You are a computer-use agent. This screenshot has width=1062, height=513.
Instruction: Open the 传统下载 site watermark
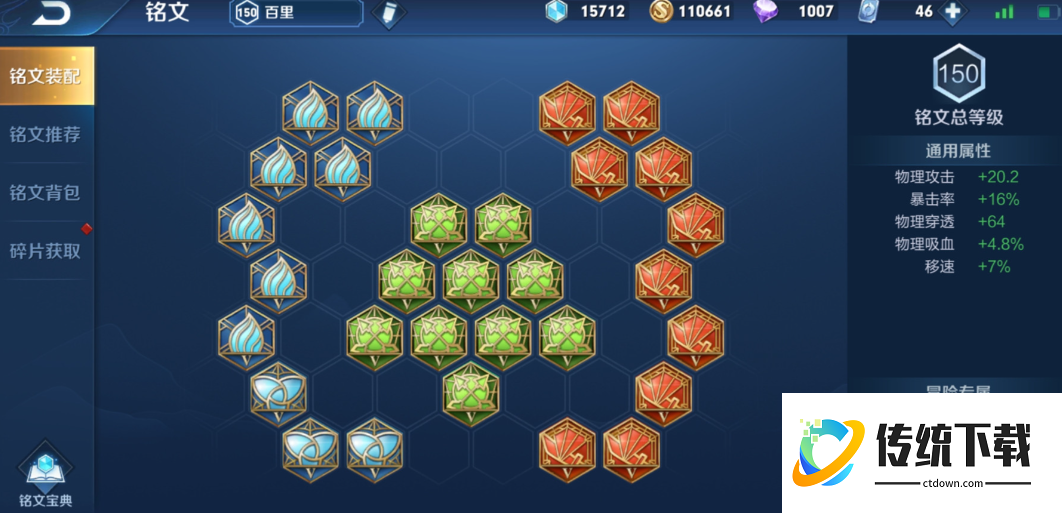pyautogui.click(x=918, y=452)
